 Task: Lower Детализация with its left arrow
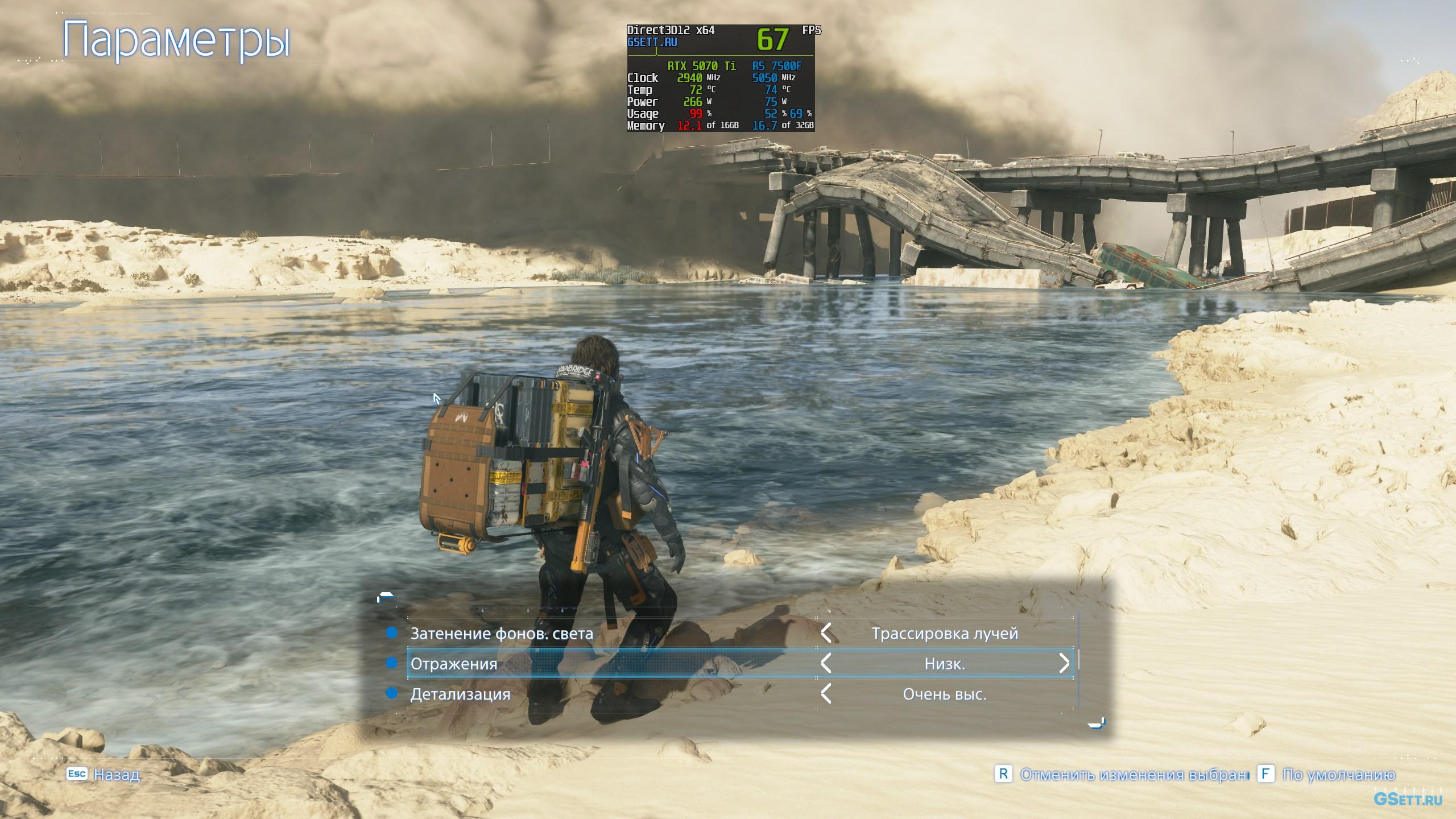(x=826, y=694)
